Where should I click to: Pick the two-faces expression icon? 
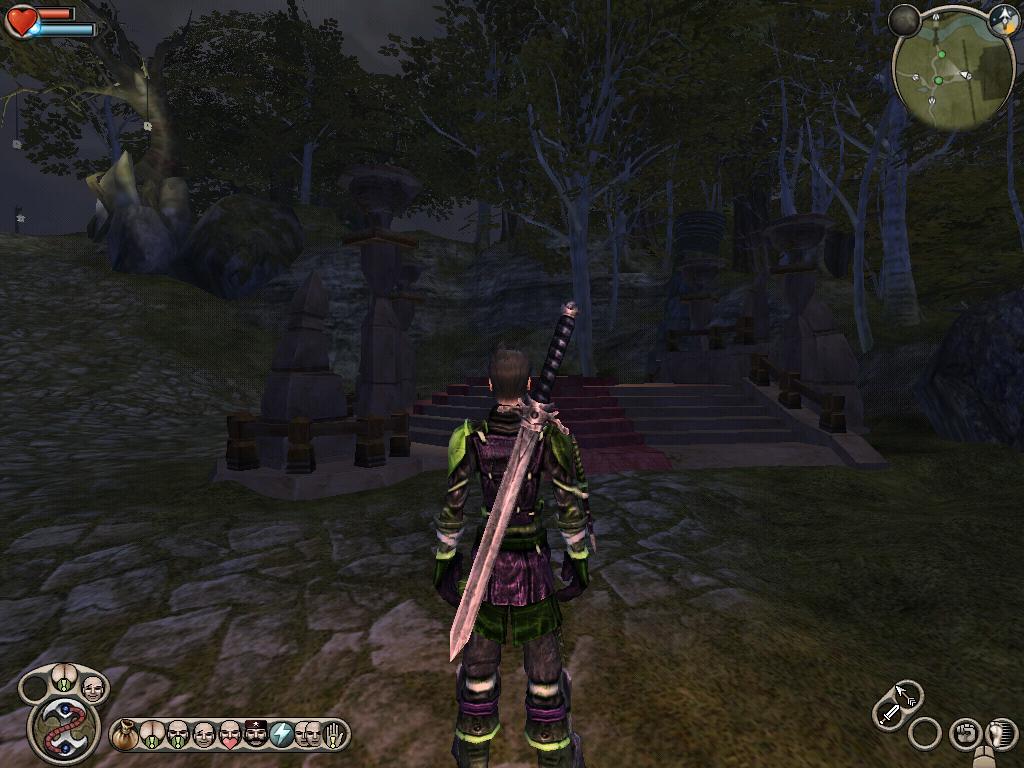click(307, 736)
